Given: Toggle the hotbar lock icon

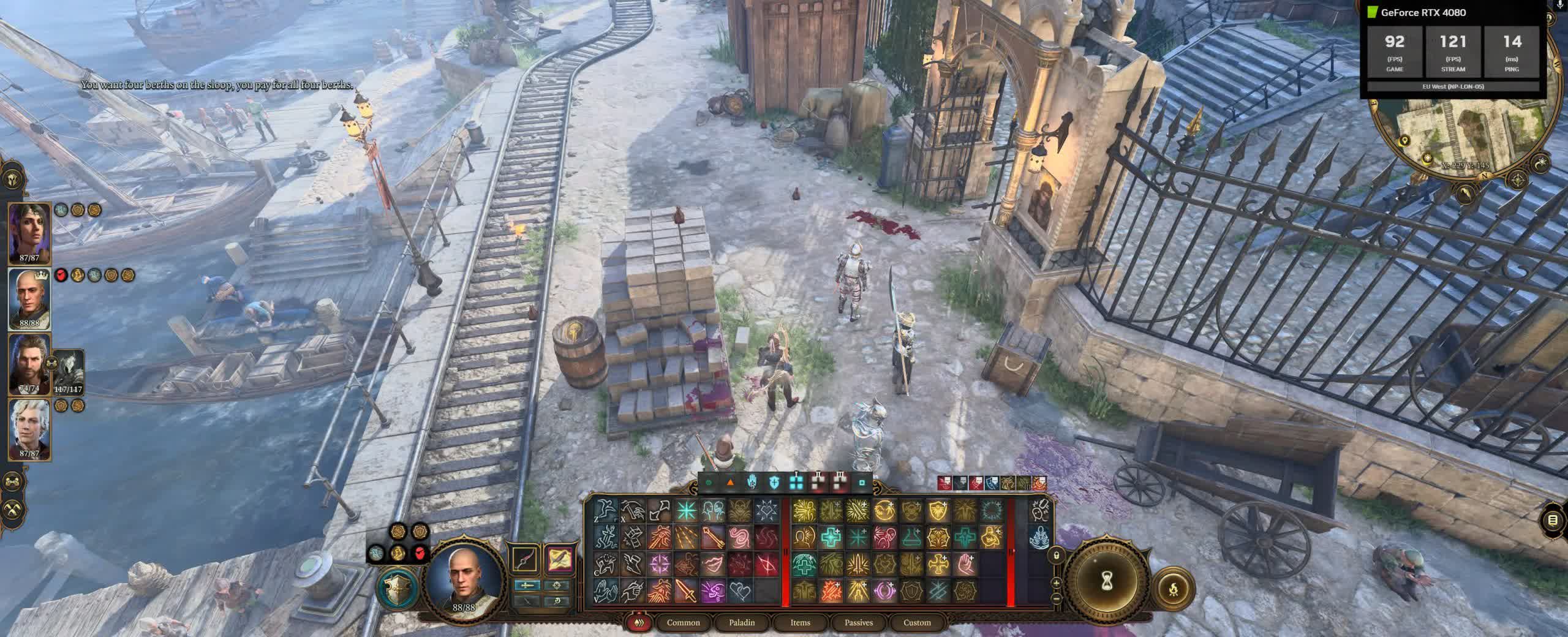Looking at the screenshot, I should pyautogui.click(x=1056, y=556).
